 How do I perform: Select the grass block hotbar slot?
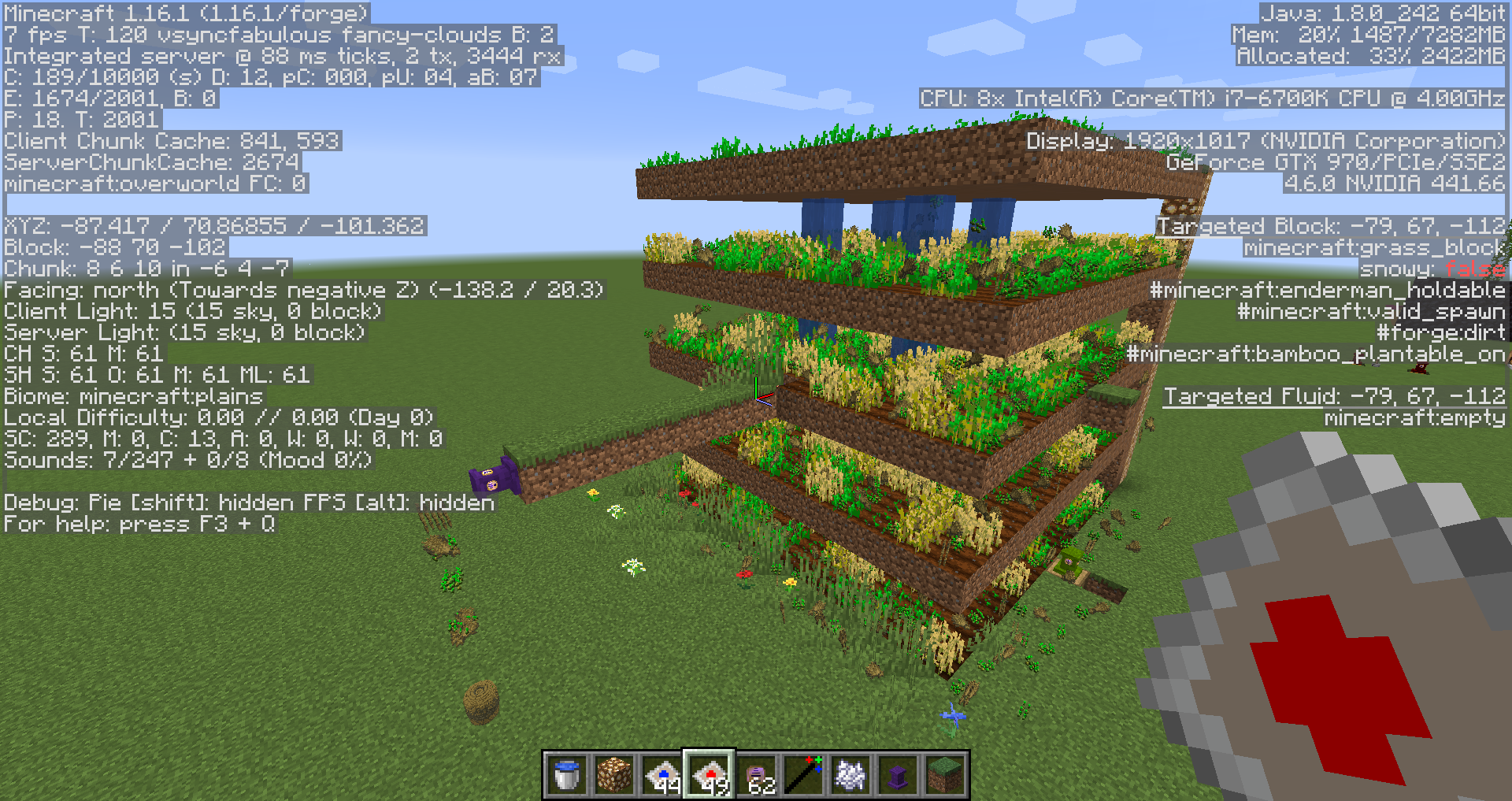945,775
